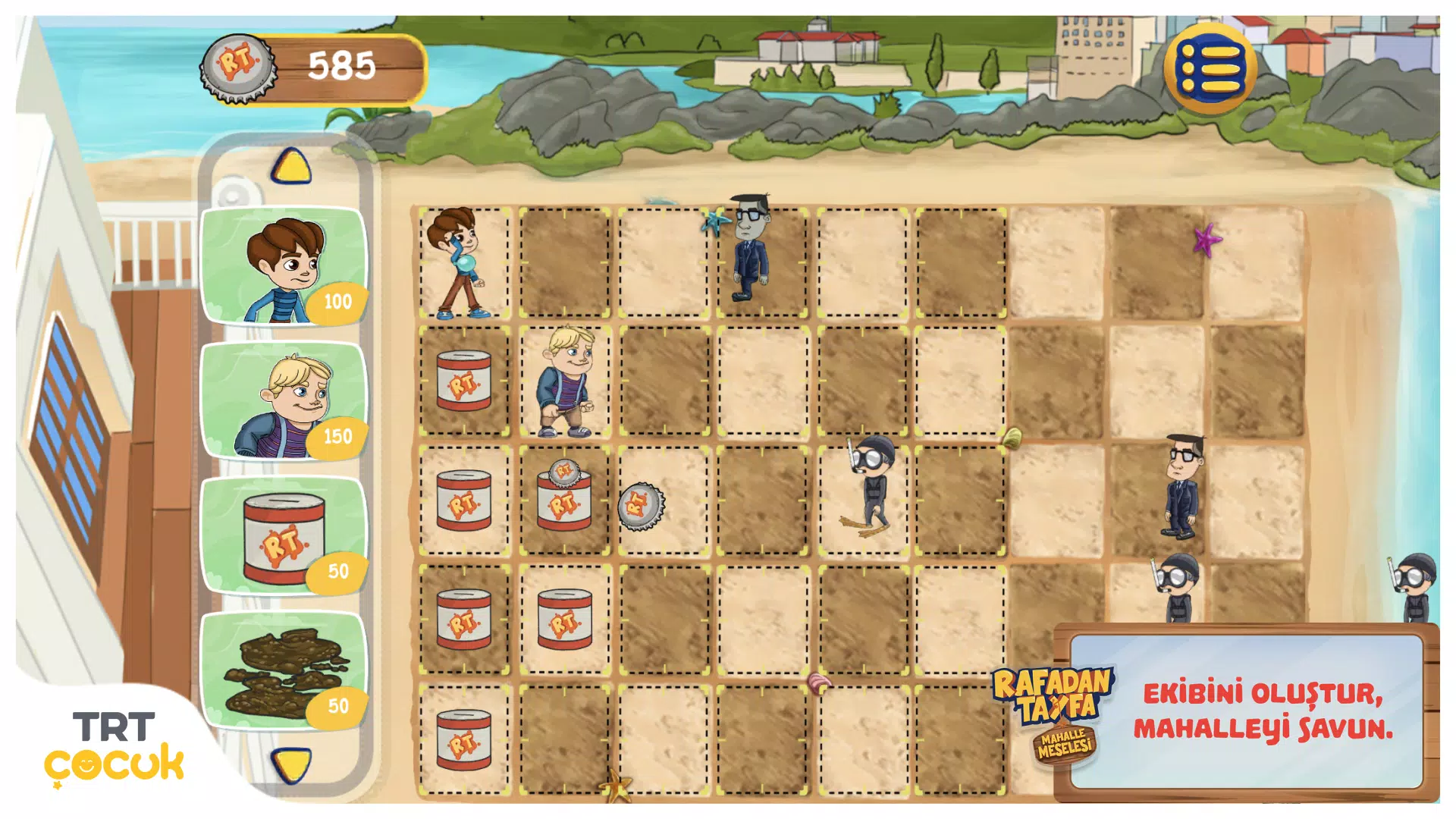The image size is (1456, 819).
Task: Choose the blonde boy card costing 150
Action: point(283,400)
